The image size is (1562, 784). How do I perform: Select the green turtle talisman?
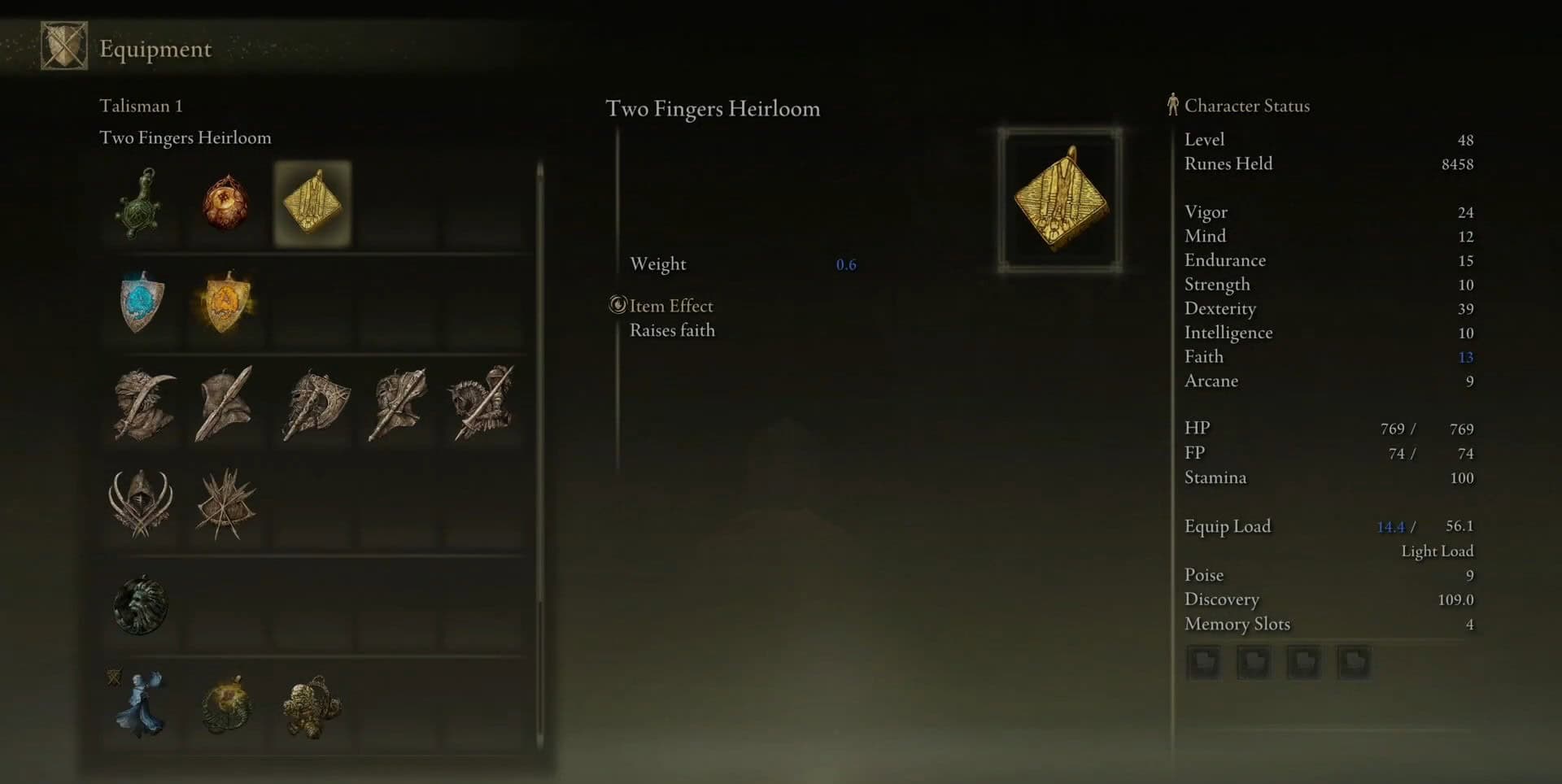click(x=140, y=205)
